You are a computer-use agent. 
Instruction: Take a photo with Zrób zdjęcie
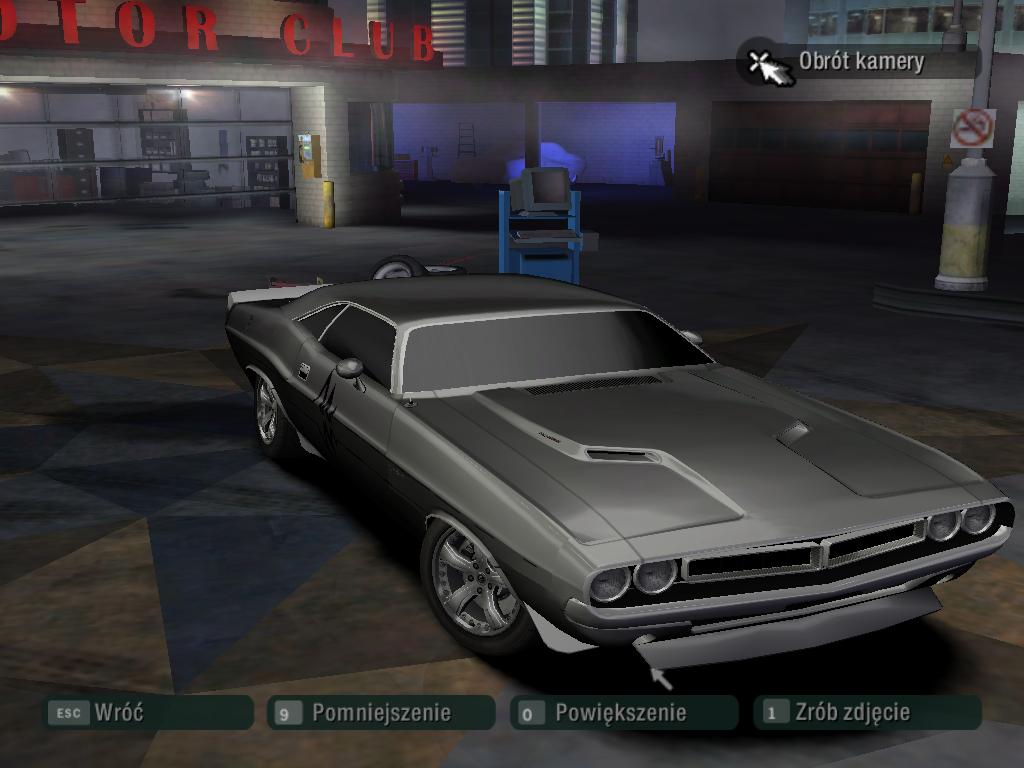coord(866,712)
